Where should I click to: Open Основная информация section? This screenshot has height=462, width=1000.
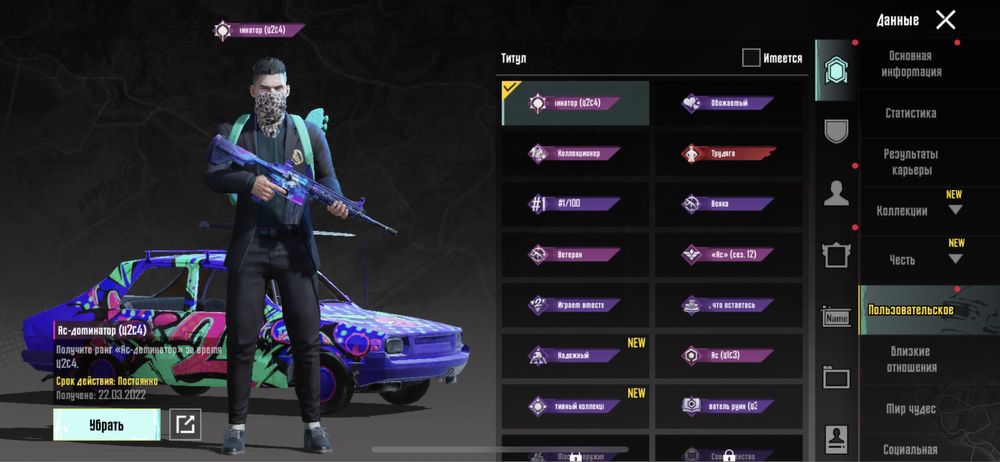(x=910, y=65)
